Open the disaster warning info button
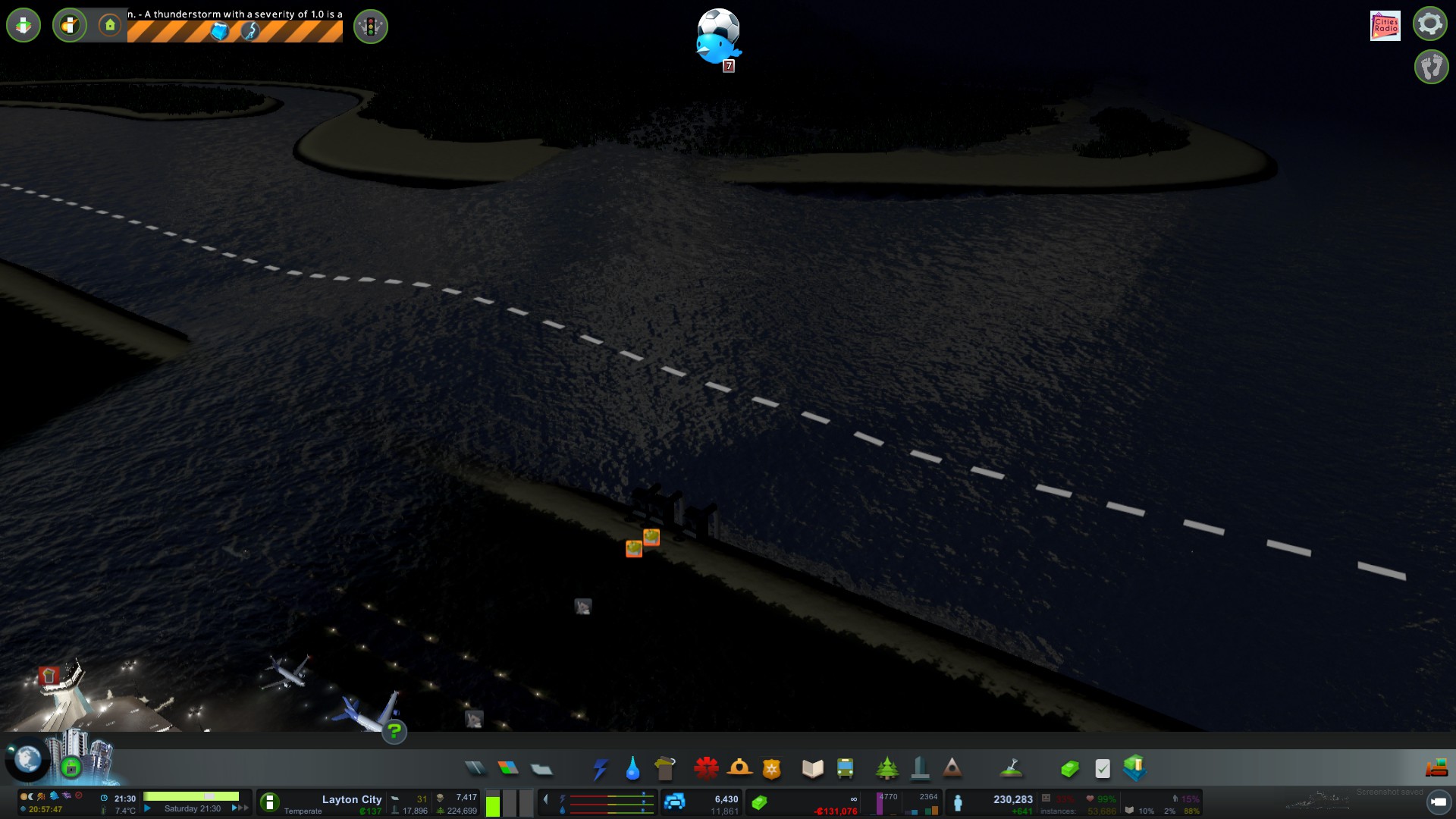This screenshot has width=1456, height=819. point(70,26)
